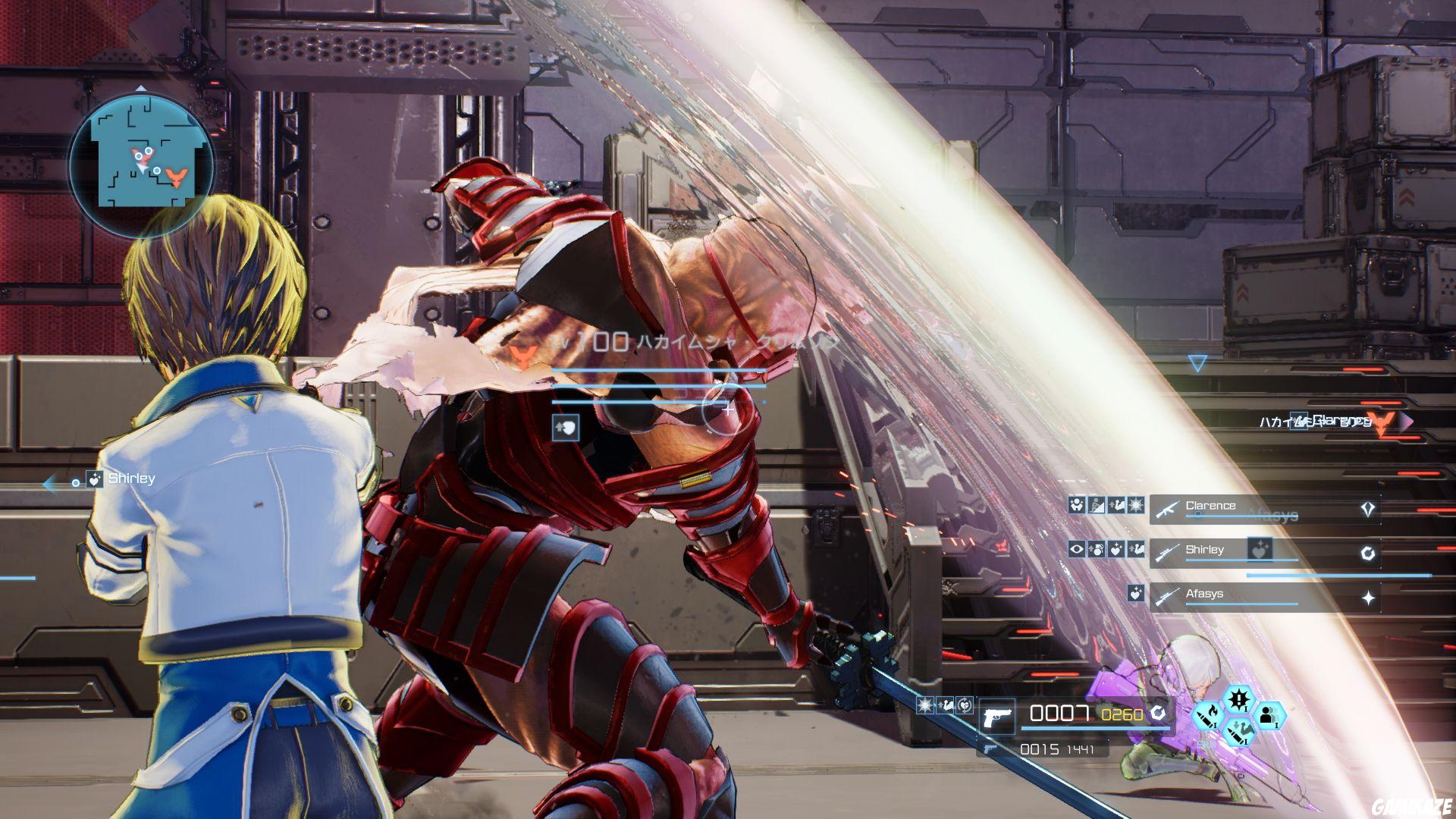Select the Afasys party member panel
The image size is (1456, 819).
click(1251, 595)
